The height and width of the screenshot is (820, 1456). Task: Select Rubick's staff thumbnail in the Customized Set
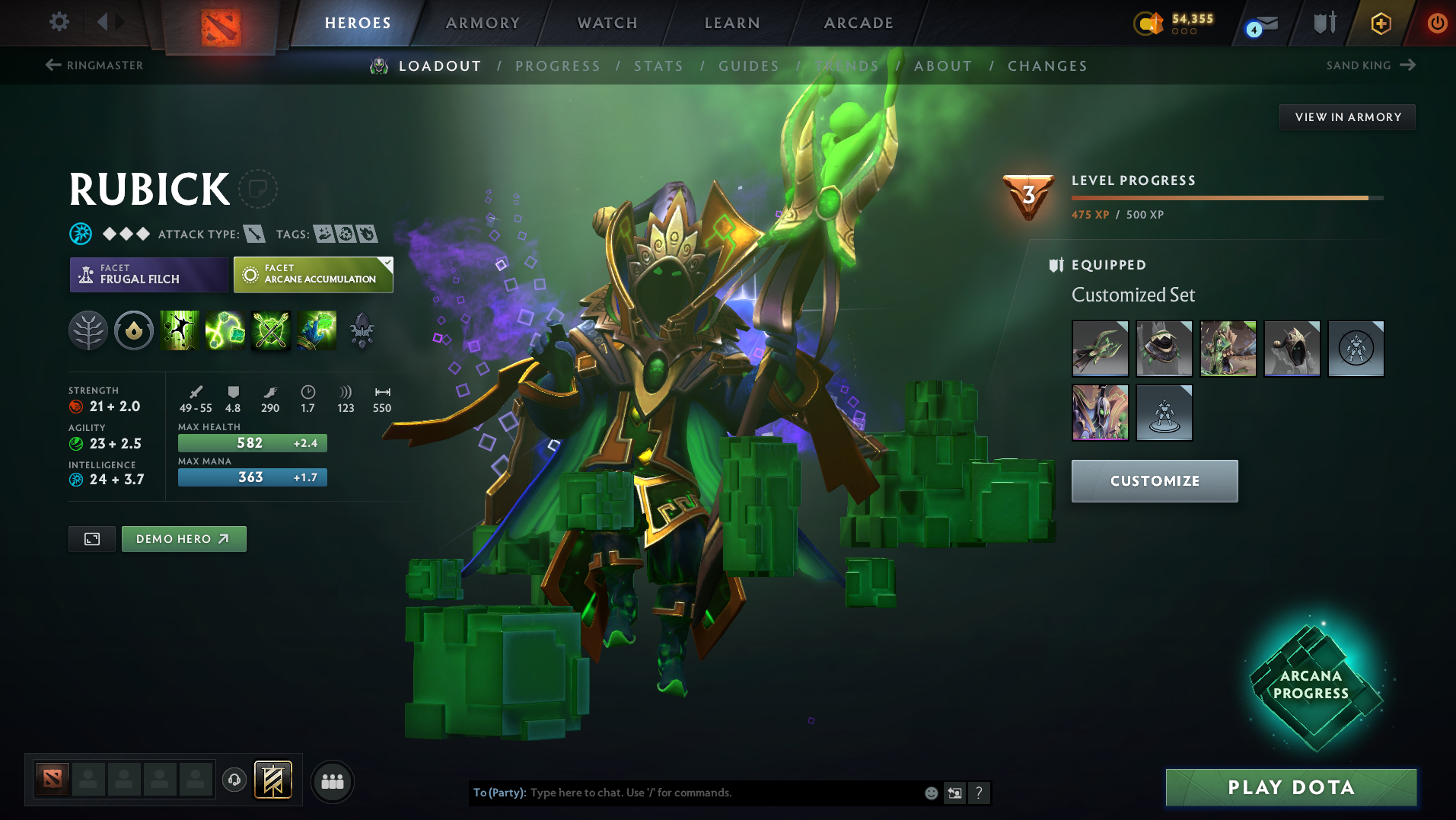[1100, 349]
